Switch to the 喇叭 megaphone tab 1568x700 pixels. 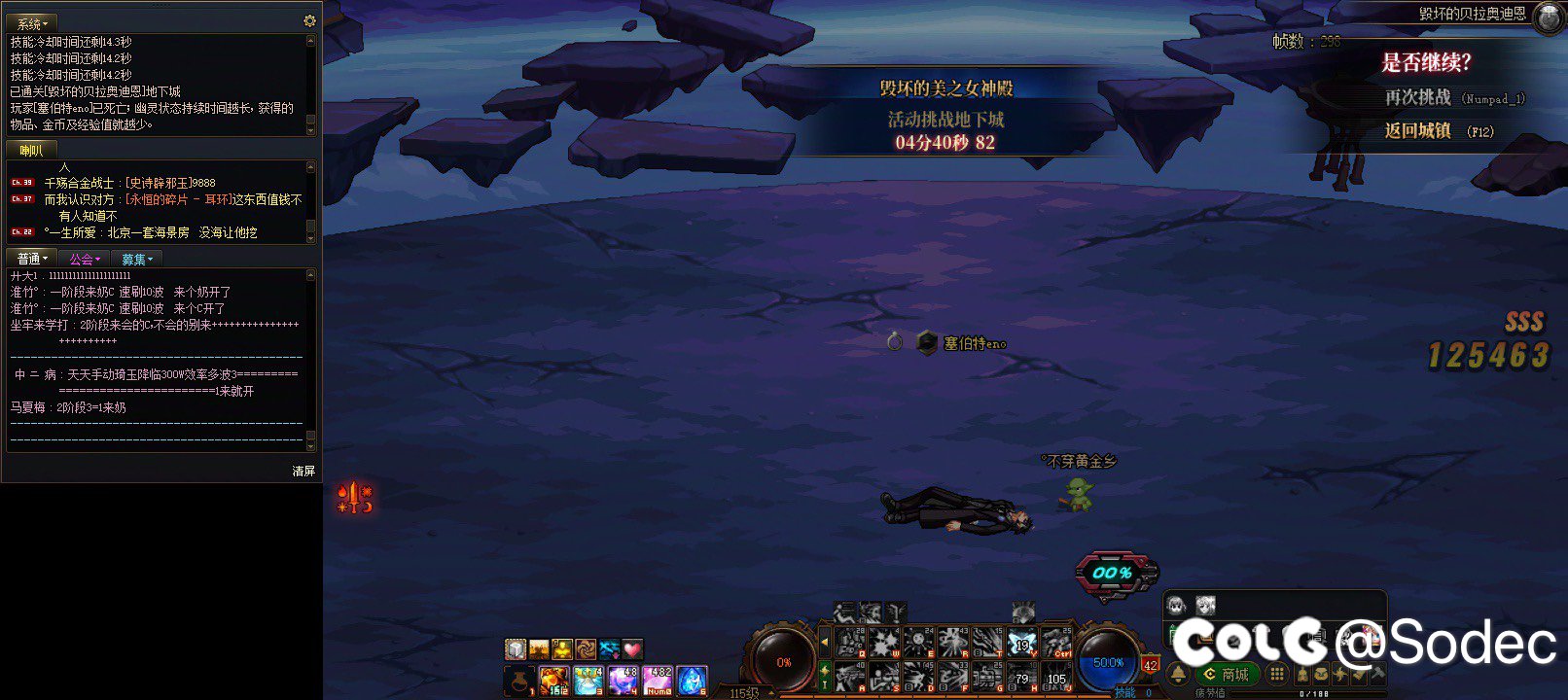tap(31, 150)
